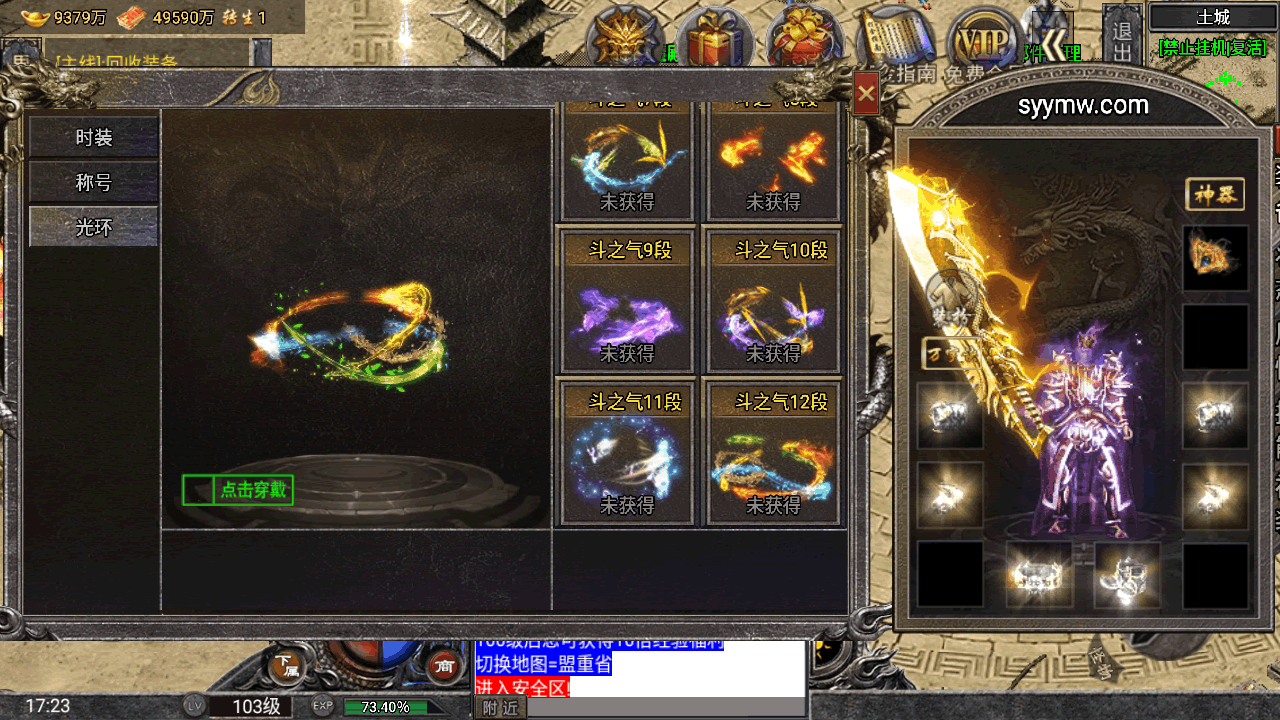1280x720 pixels.
Task: Choose the 斗之气9段 purple aura
Action: [627, 301]
